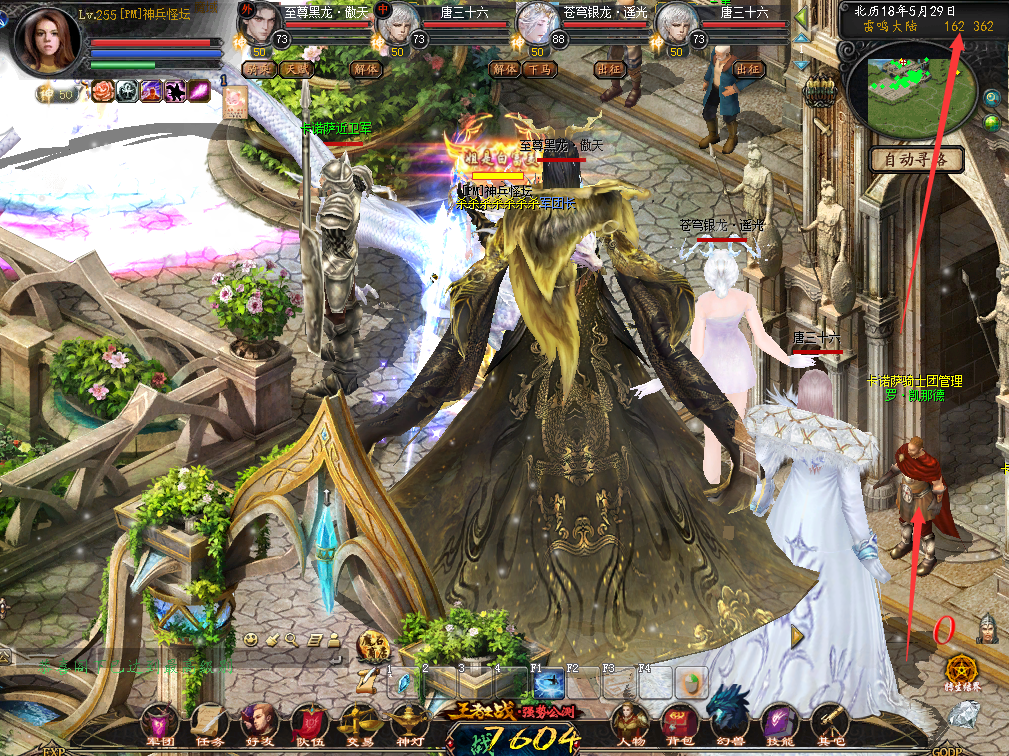Click the 天赋 (Talent) pet button
Image resolution: width=1009 pixels, height=756 pixels.
[295, 69]
